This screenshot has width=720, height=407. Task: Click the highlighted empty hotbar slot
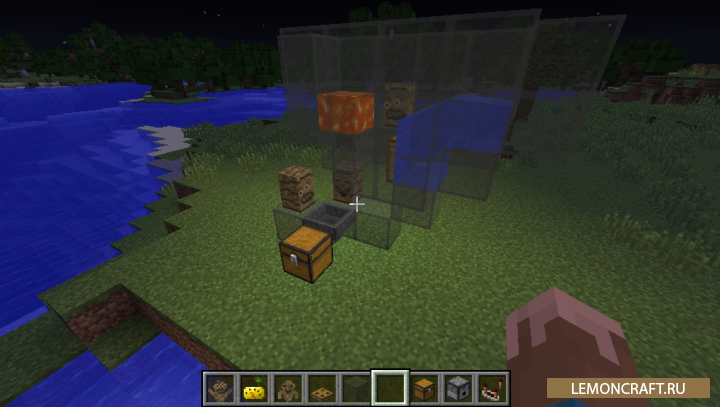tap(389, 388)
